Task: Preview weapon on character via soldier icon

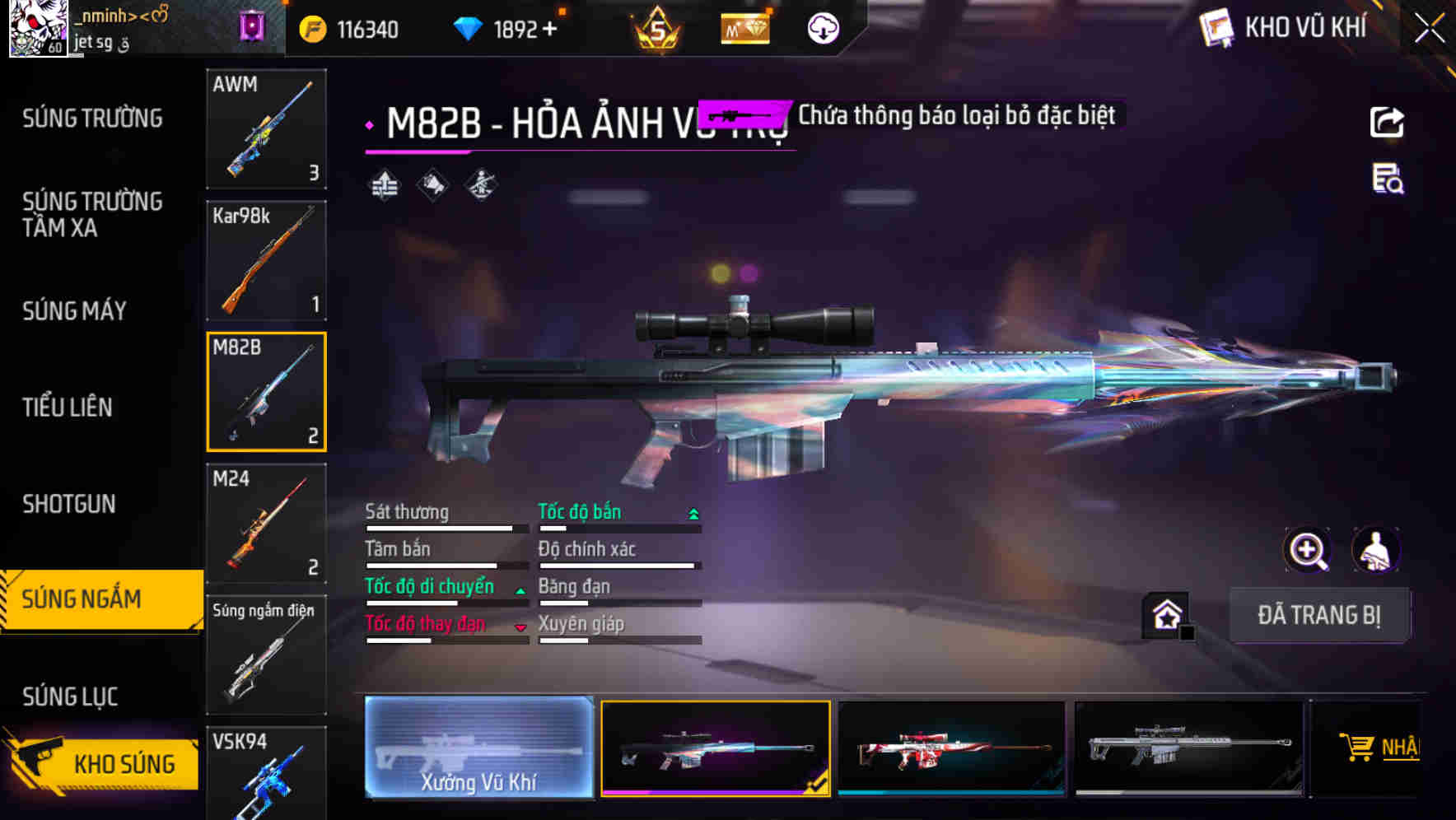Action: click(1376, 550)
